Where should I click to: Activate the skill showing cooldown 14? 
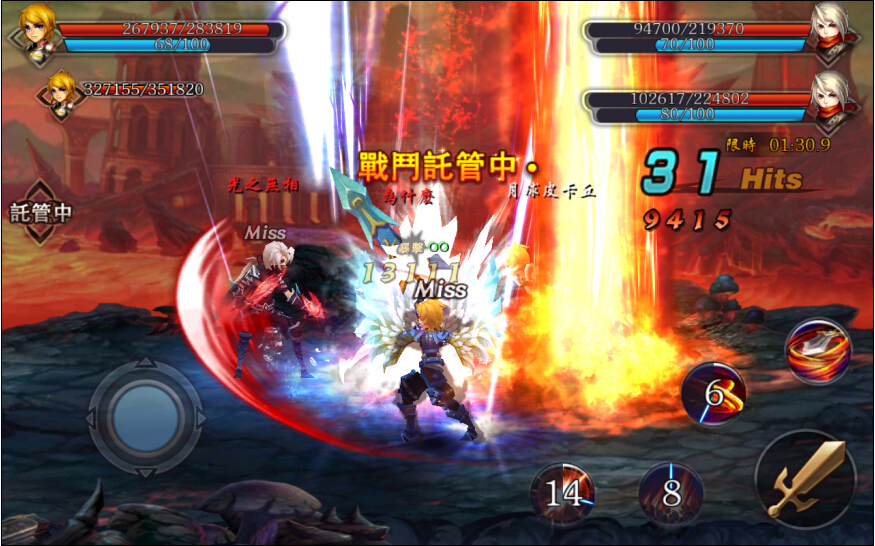click(563, 493)
